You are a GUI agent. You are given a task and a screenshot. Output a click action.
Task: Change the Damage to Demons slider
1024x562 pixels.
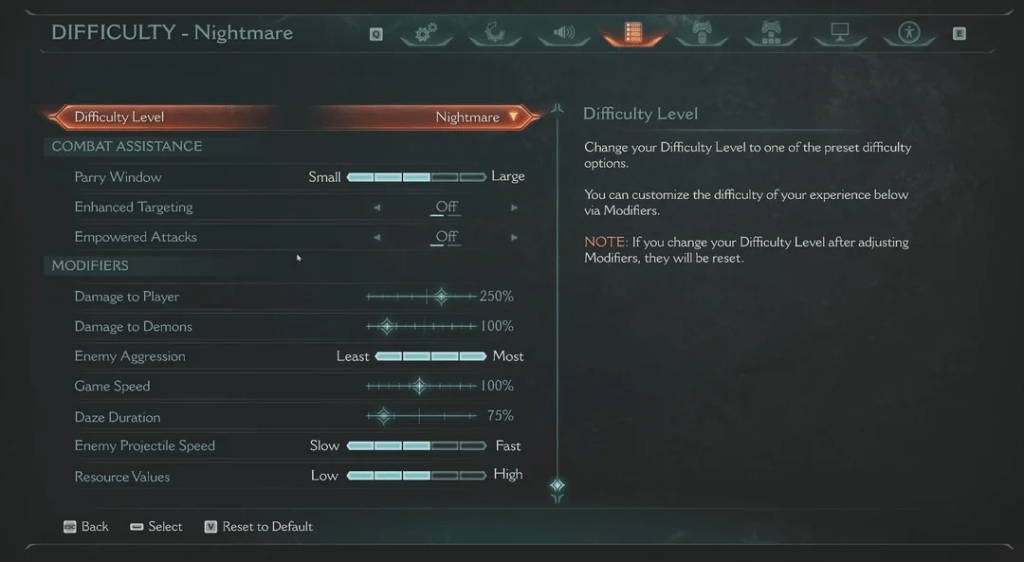[x=387, y=327]
